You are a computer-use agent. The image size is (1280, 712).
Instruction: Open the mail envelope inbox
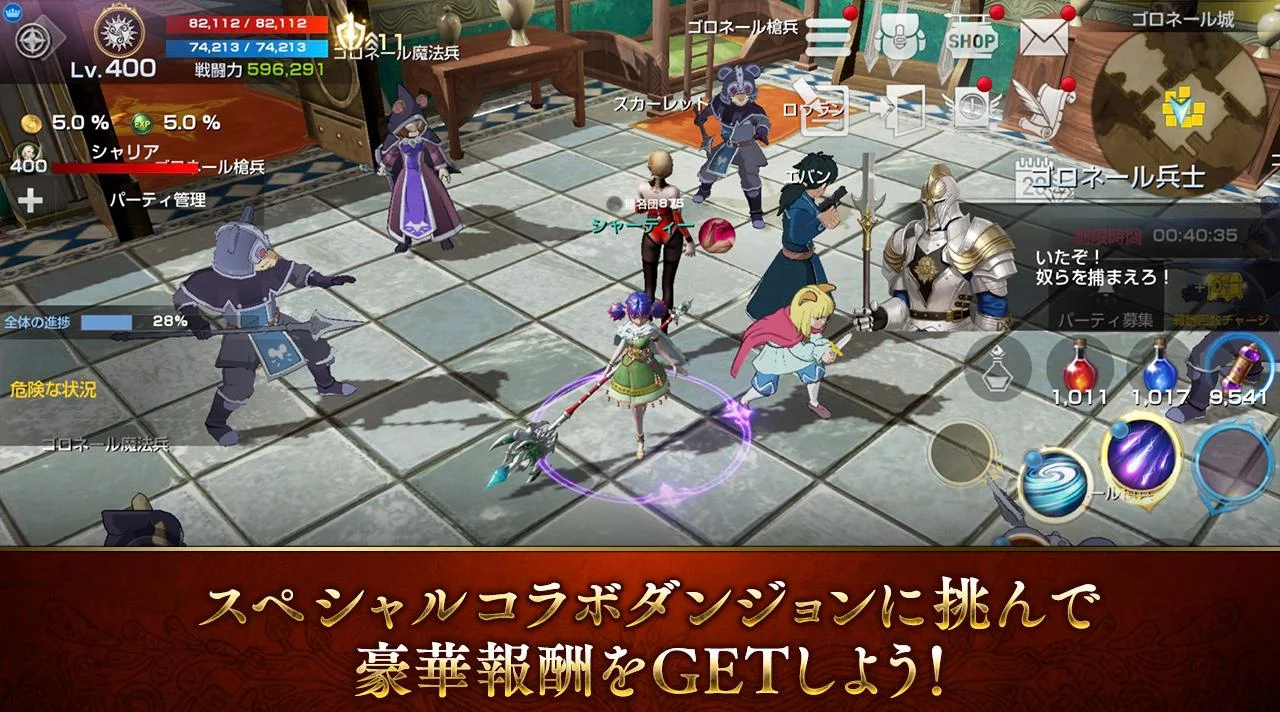[1044, 39]
